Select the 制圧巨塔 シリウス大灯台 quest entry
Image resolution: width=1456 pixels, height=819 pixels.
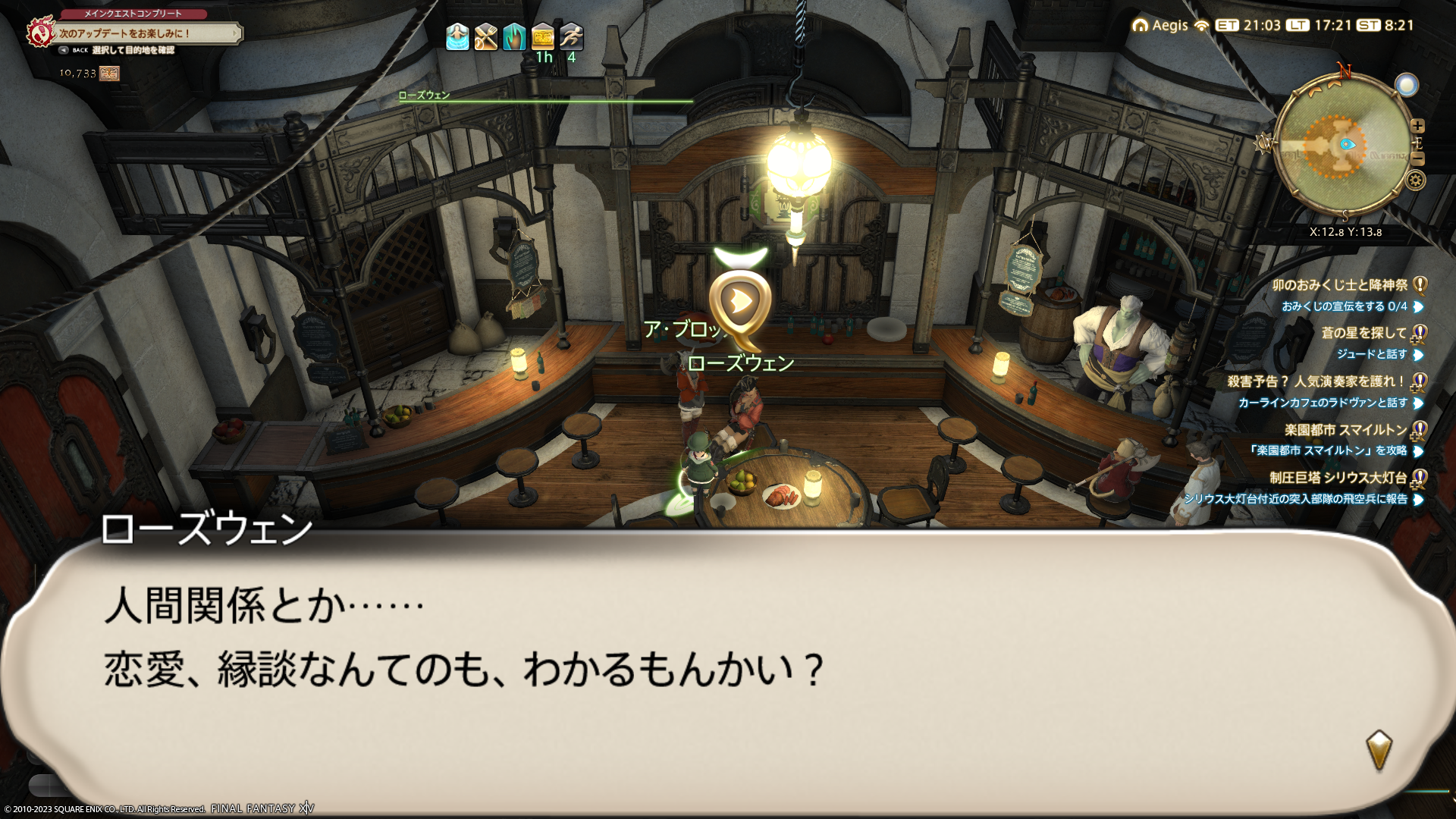click(1338, 478)
